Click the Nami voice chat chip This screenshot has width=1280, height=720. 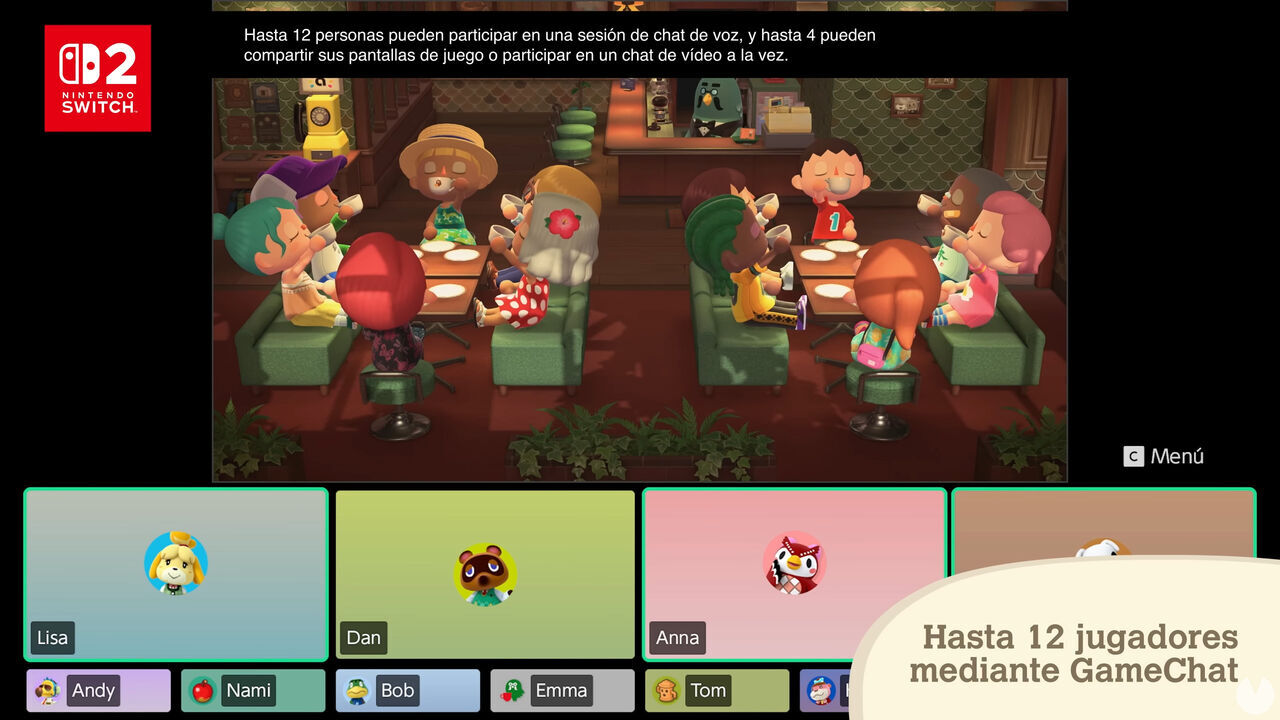click(250, 690)
